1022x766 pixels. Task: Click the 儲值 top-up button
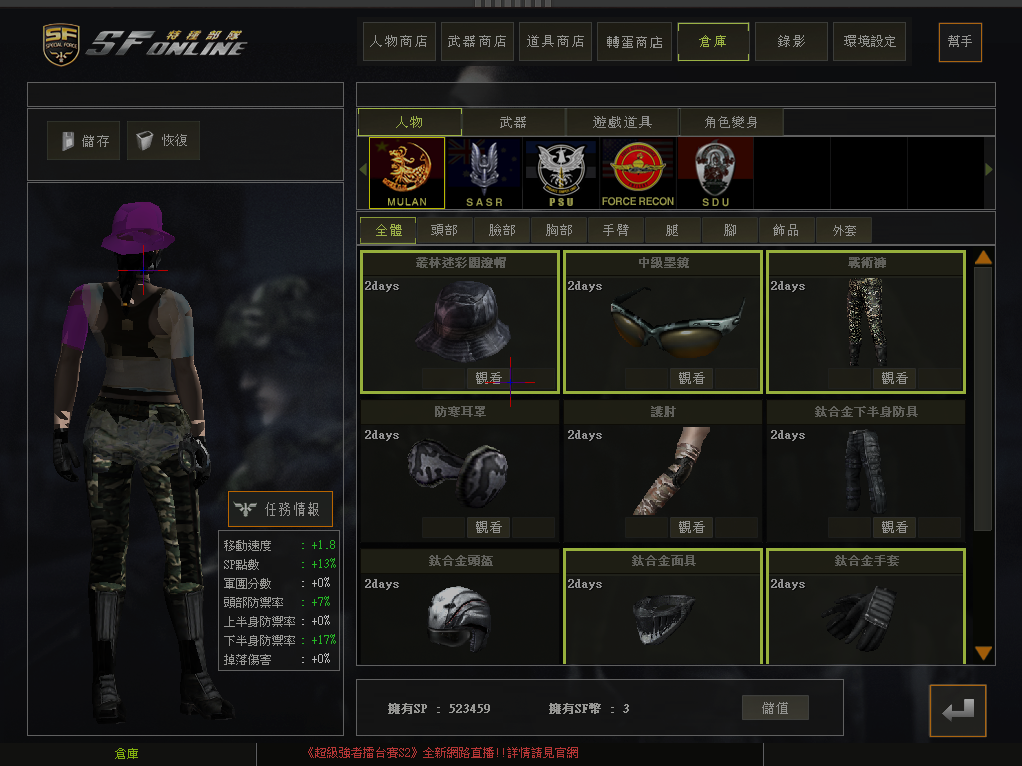click(775, 708)
